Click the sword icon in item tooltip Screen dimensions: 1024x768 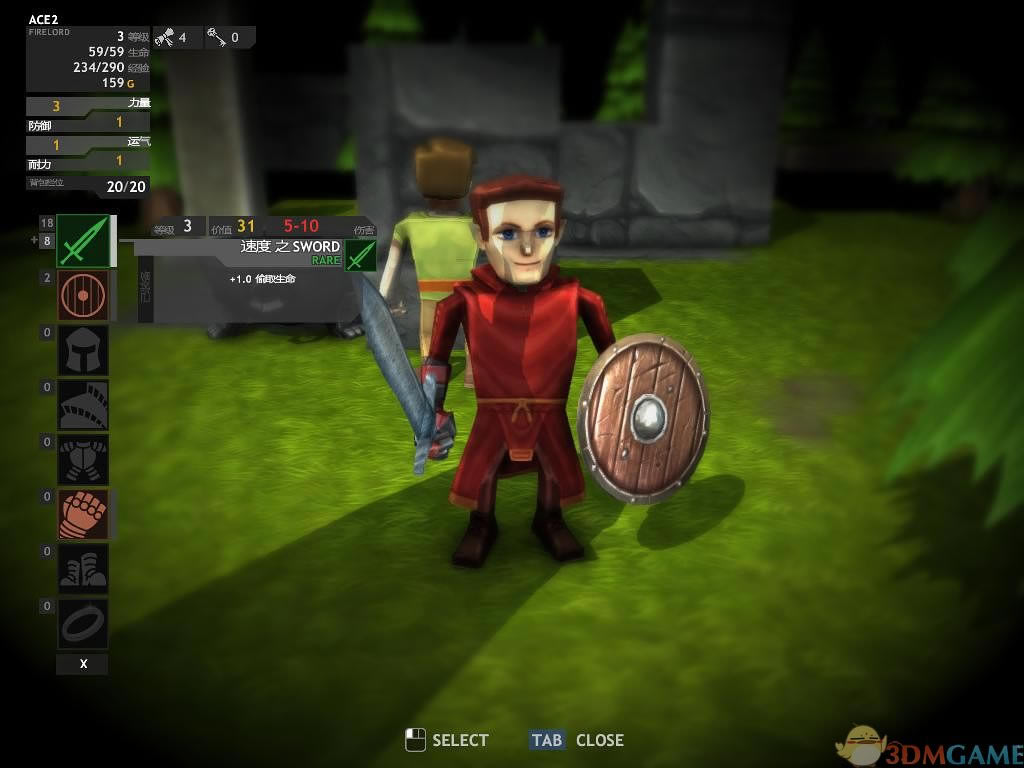360,256
